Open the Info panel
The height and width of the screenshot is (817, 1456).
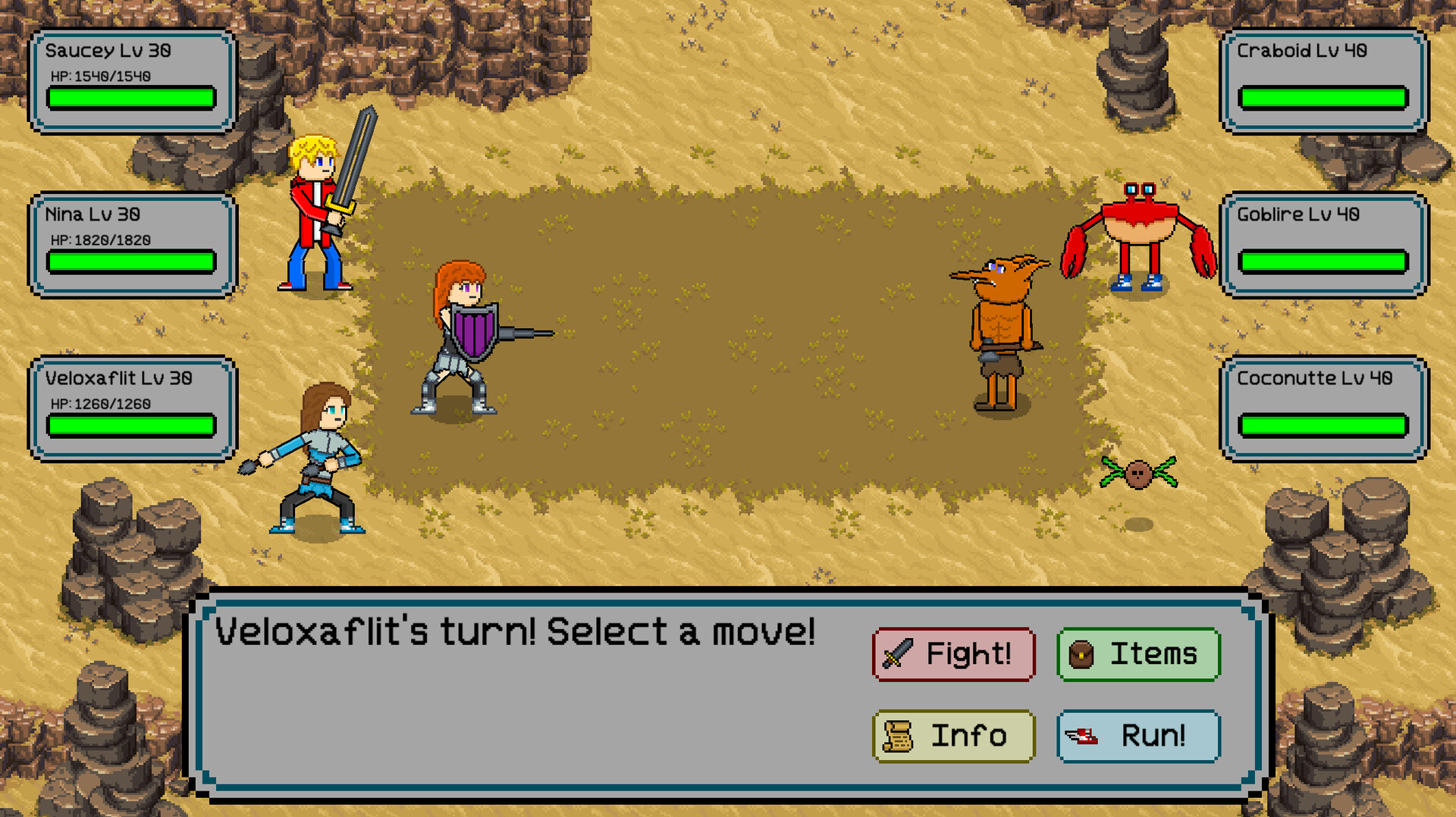coord(953,735)
